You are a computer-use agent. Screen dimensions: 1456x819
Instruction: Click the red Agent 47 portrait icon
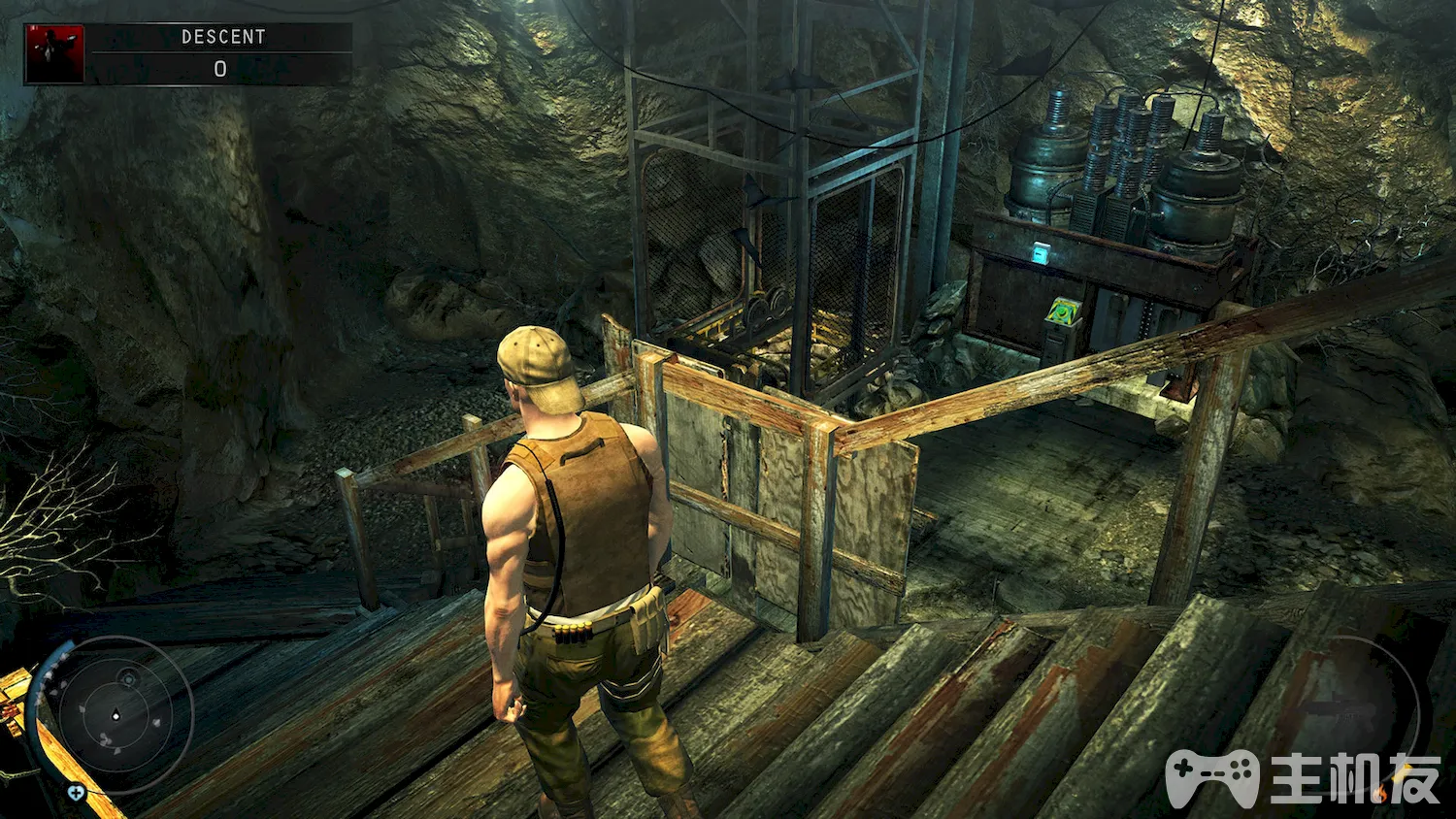coord(54,53)
